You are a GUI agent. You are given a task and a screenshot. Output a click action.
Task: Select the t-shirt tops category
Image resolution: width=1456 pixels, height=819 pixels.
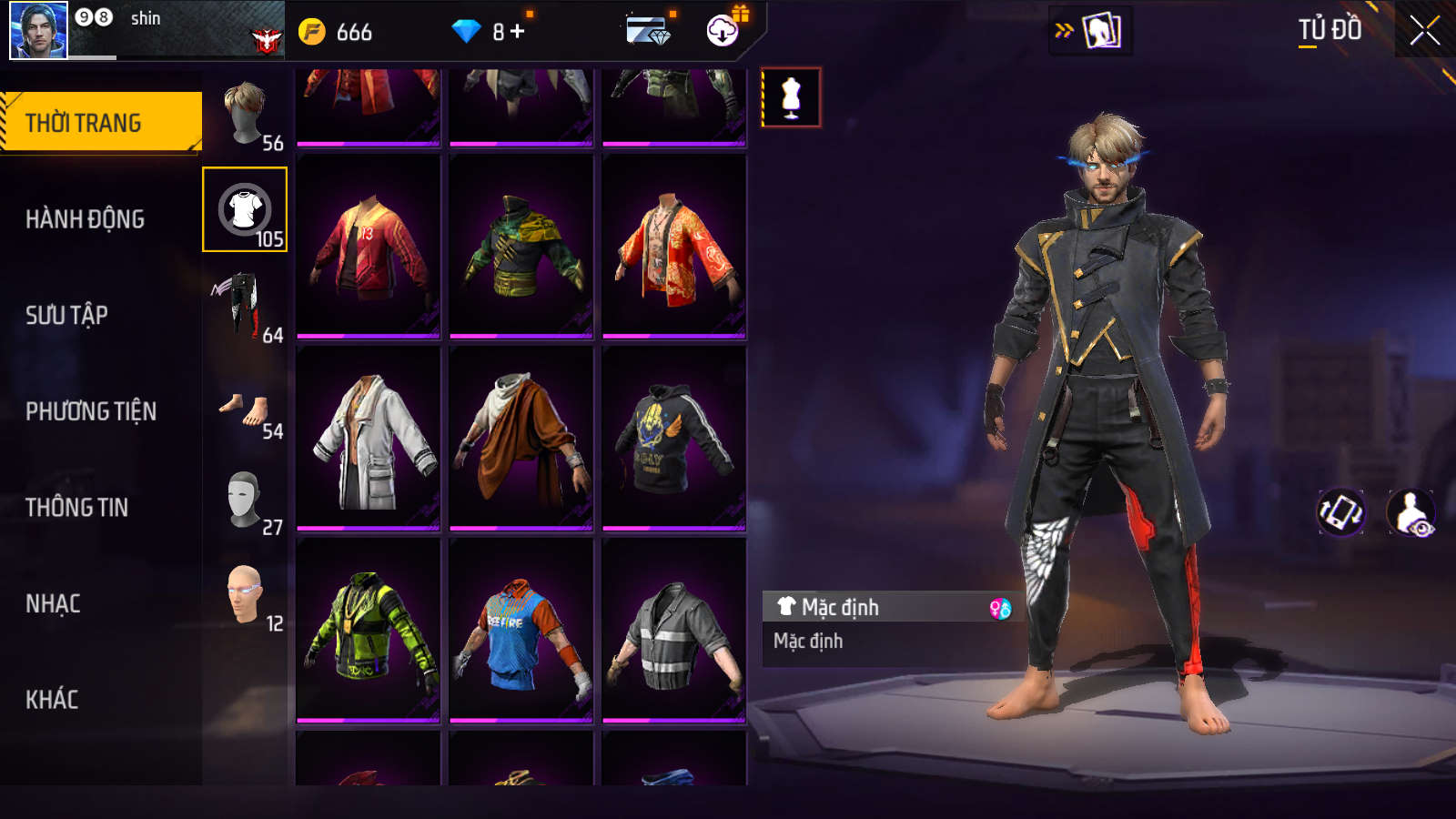tap(245, 209)
